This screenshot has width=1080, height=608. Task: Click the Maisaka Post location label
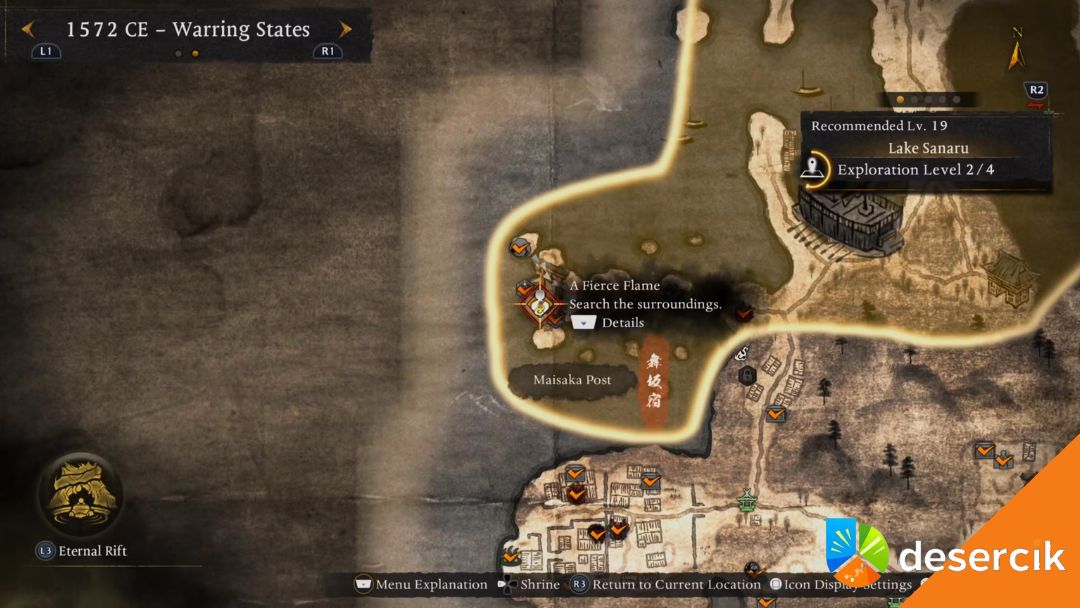tap(572, 380)
